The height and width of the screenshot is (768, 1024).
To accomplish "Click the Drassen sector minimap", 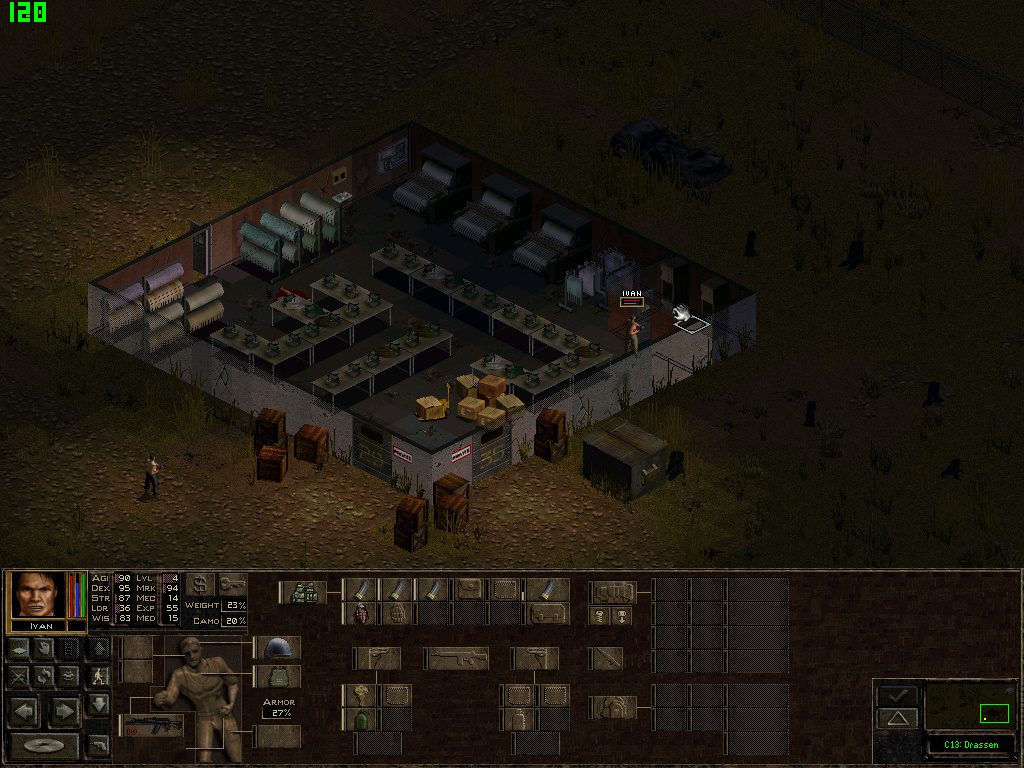I will click(970, 706).
